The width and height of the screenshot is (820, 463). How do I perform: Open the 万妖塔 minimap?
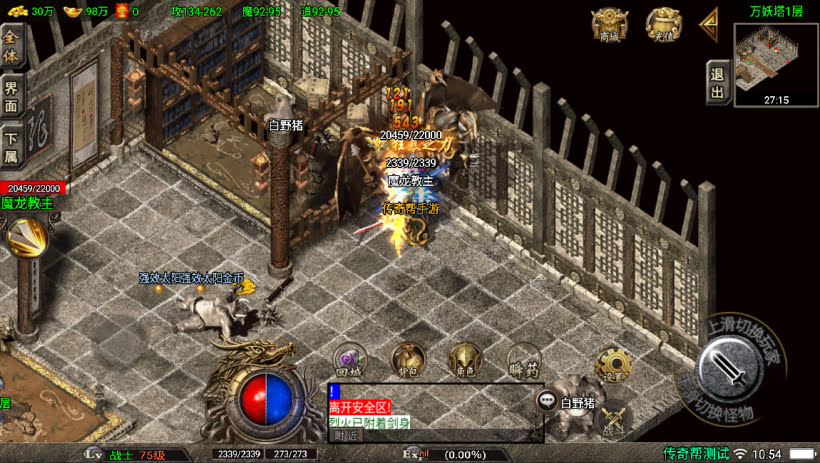pos(776,58)
